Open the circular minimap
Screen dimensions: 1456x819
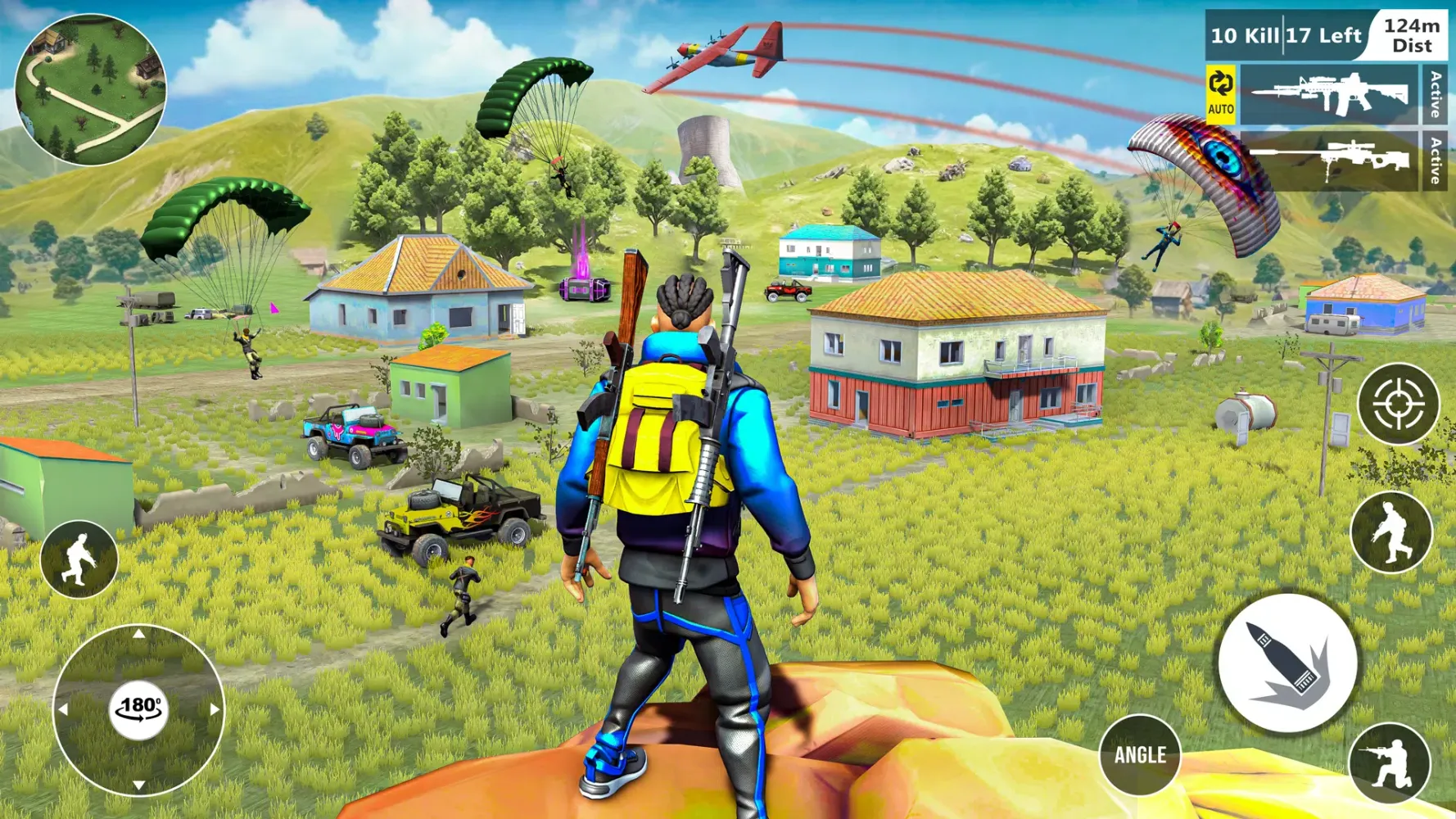(x=90, y=90)
